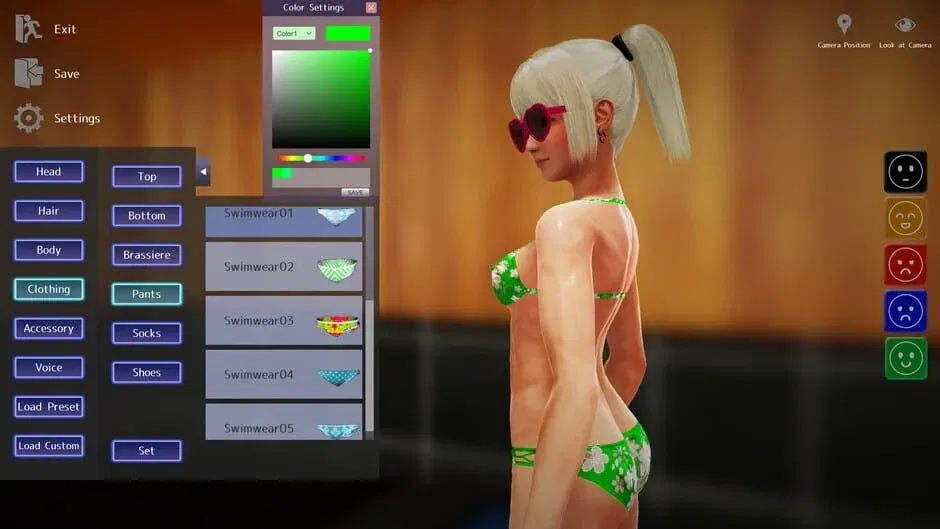
Task: Open the Shoes clothing slot
Action: tap(147, 372)
